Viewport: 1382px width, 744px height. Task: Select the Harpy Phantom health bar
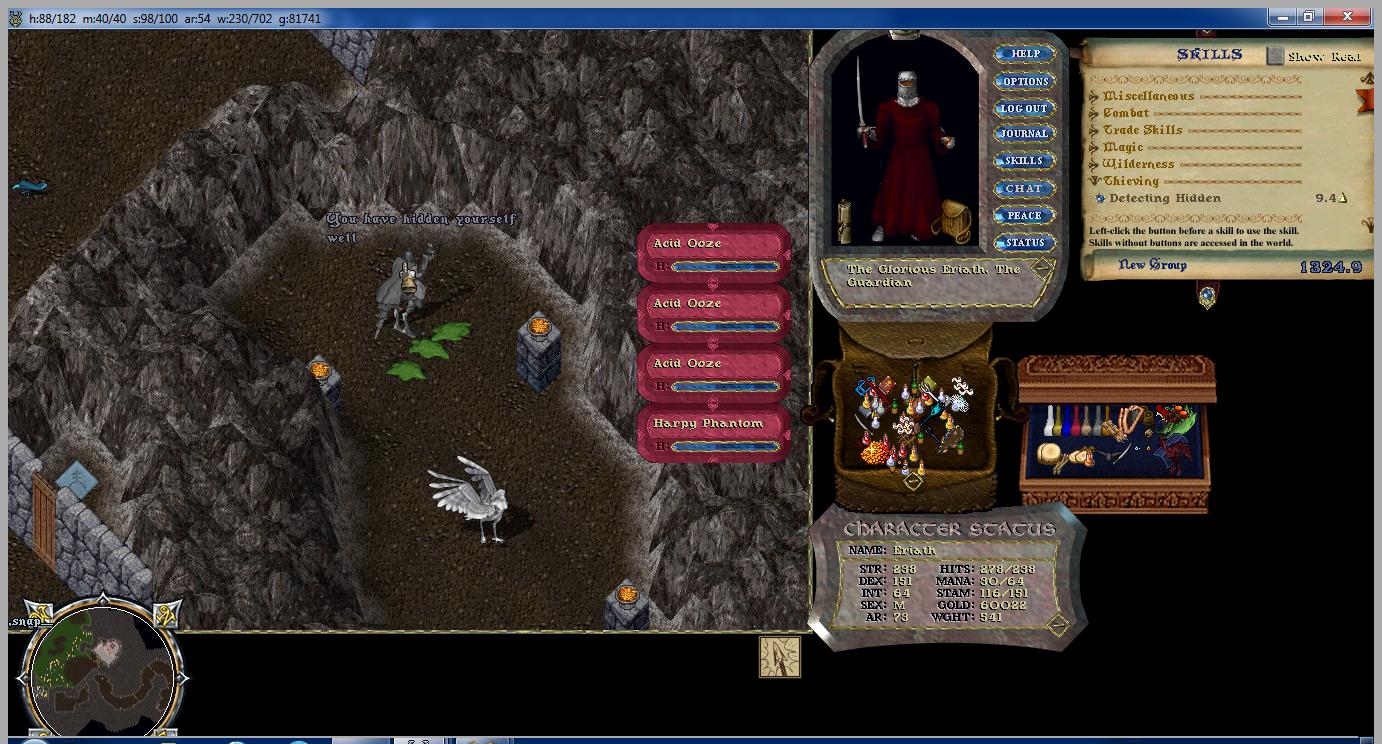[714, 435]
